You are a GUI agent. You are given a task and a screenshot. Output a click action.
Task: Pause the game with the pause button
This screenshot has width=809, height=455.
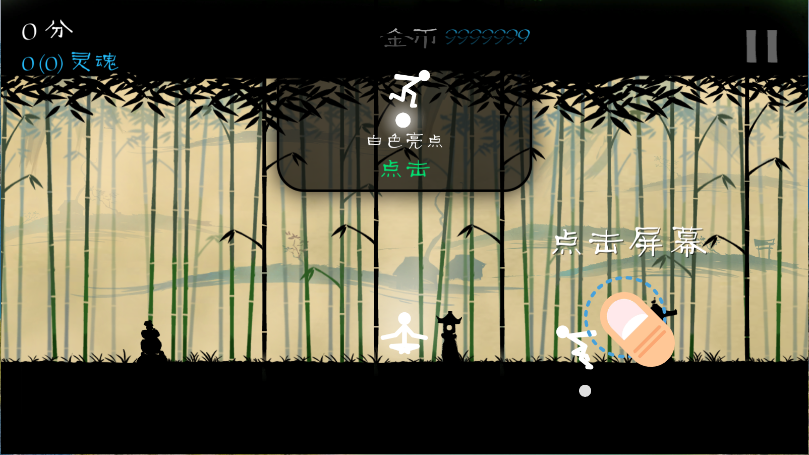(761, 46)
